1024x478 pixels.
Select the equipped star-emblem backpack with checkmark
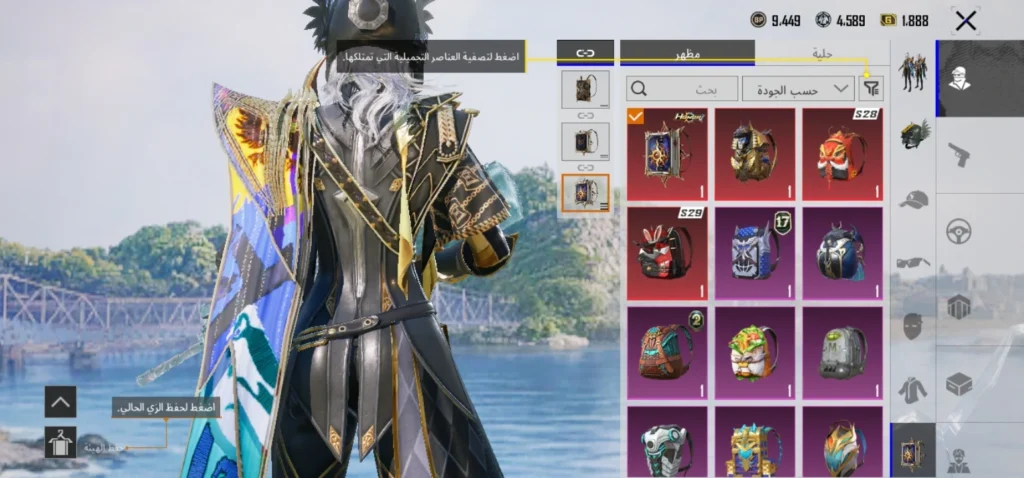pos(666,154)
